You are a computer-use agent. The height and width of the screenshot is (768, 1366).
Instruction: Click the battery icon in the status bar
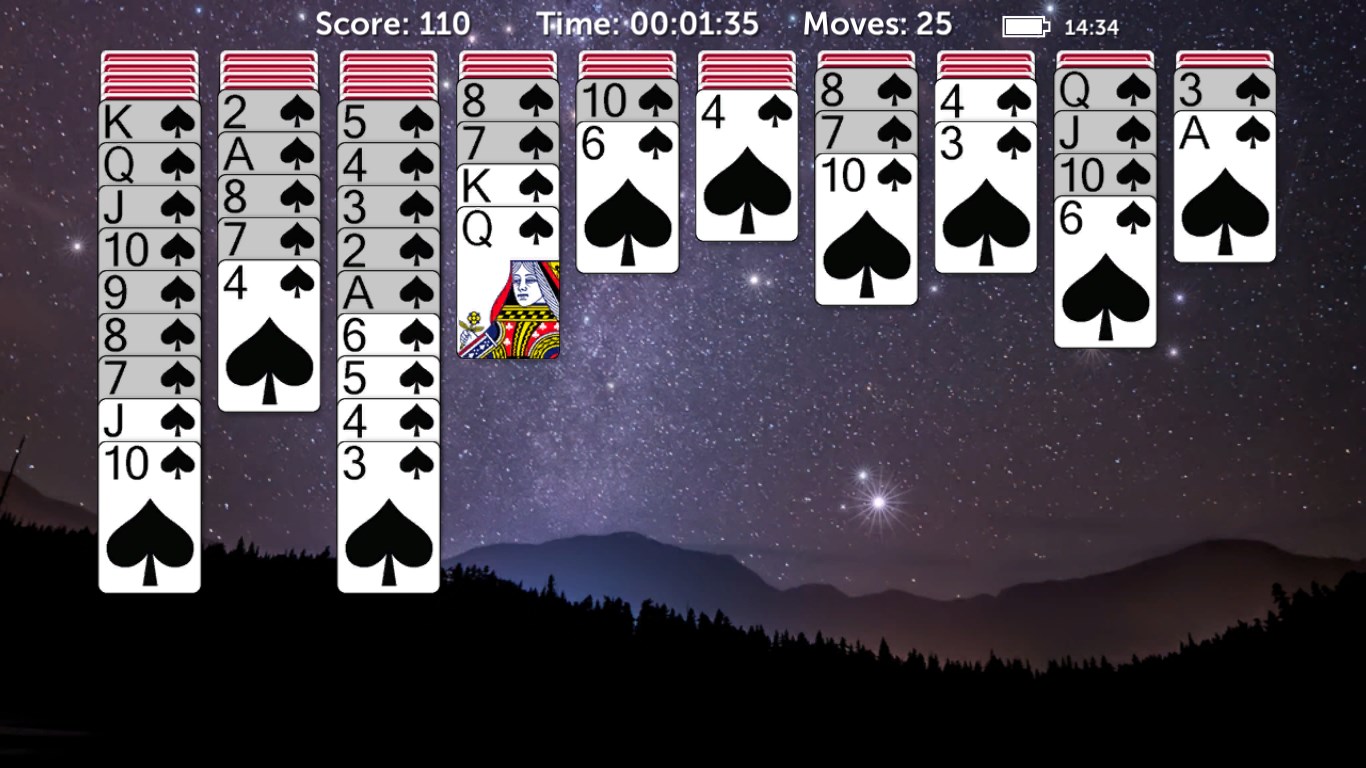pos(1022,24)
